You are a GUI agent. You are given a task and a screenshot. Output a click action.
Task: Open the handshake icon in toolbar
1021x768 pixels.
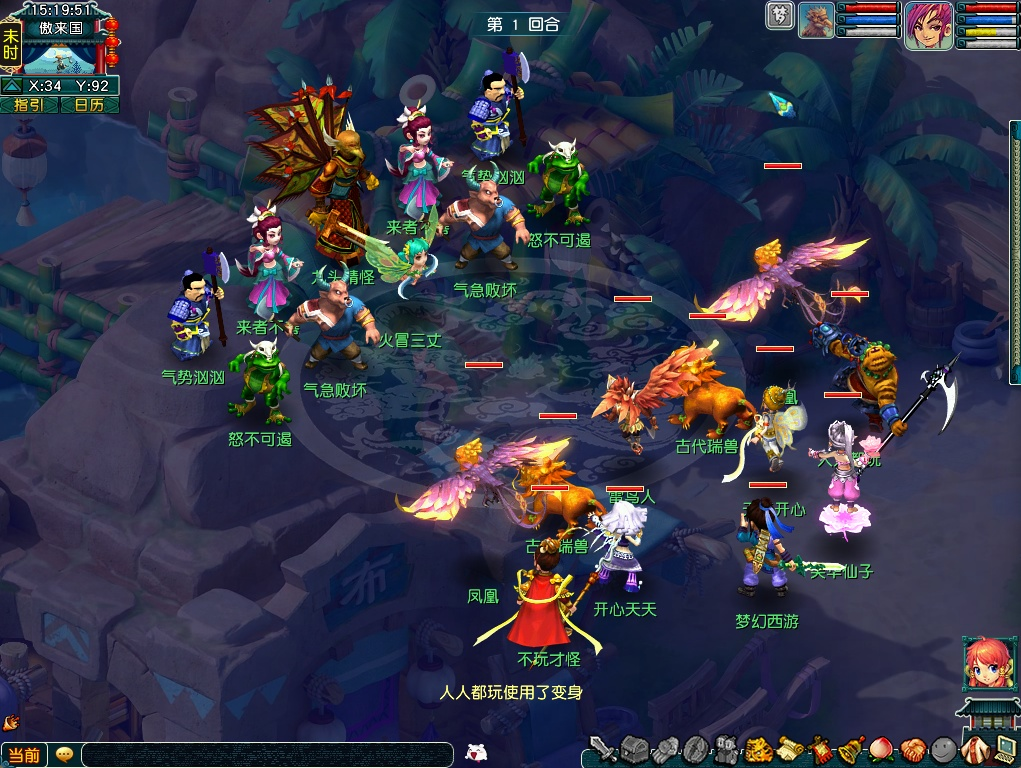tap(912, 748)
